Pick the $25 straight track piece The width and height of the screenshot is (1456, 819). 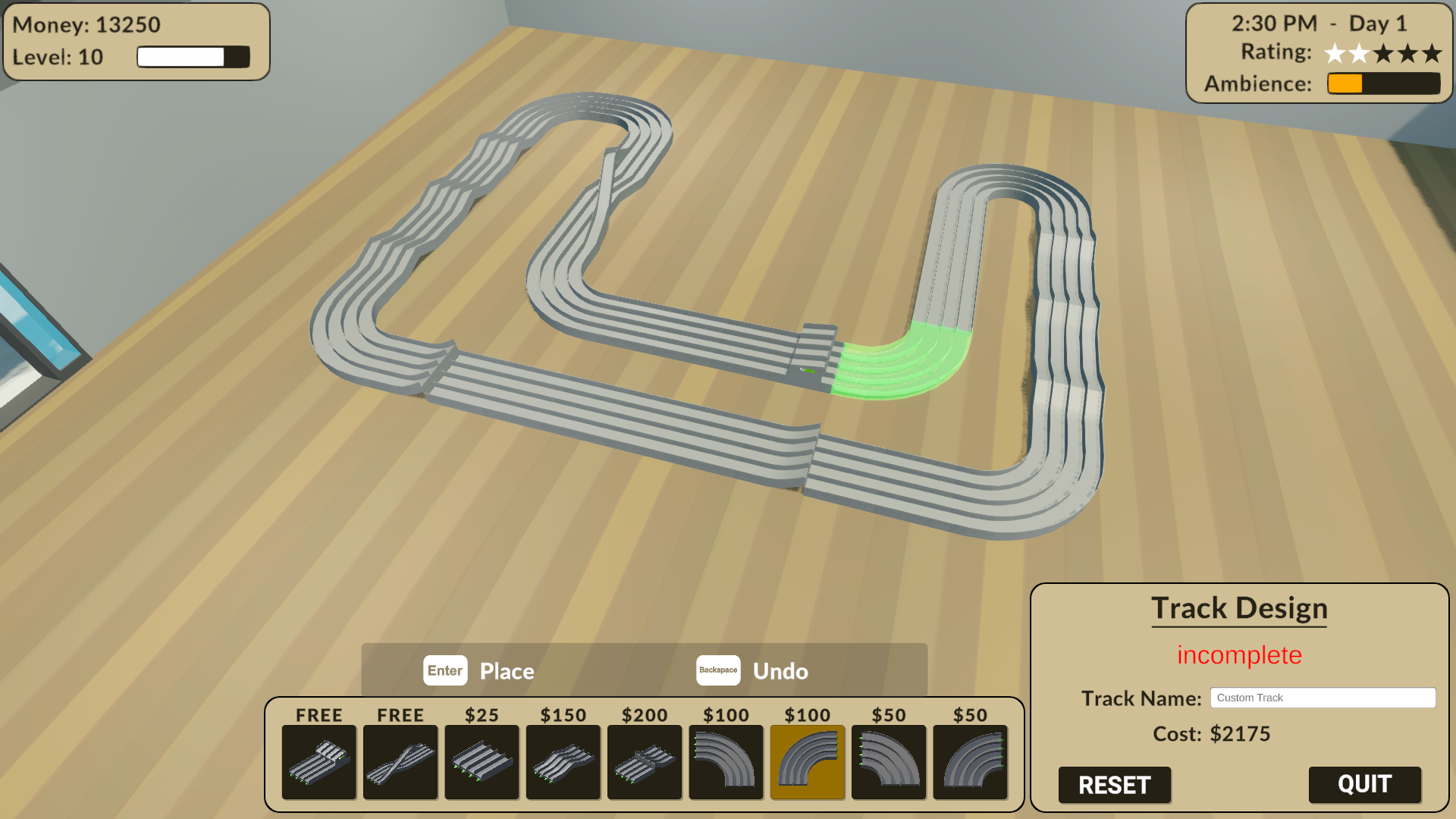[x=482, y=762]
